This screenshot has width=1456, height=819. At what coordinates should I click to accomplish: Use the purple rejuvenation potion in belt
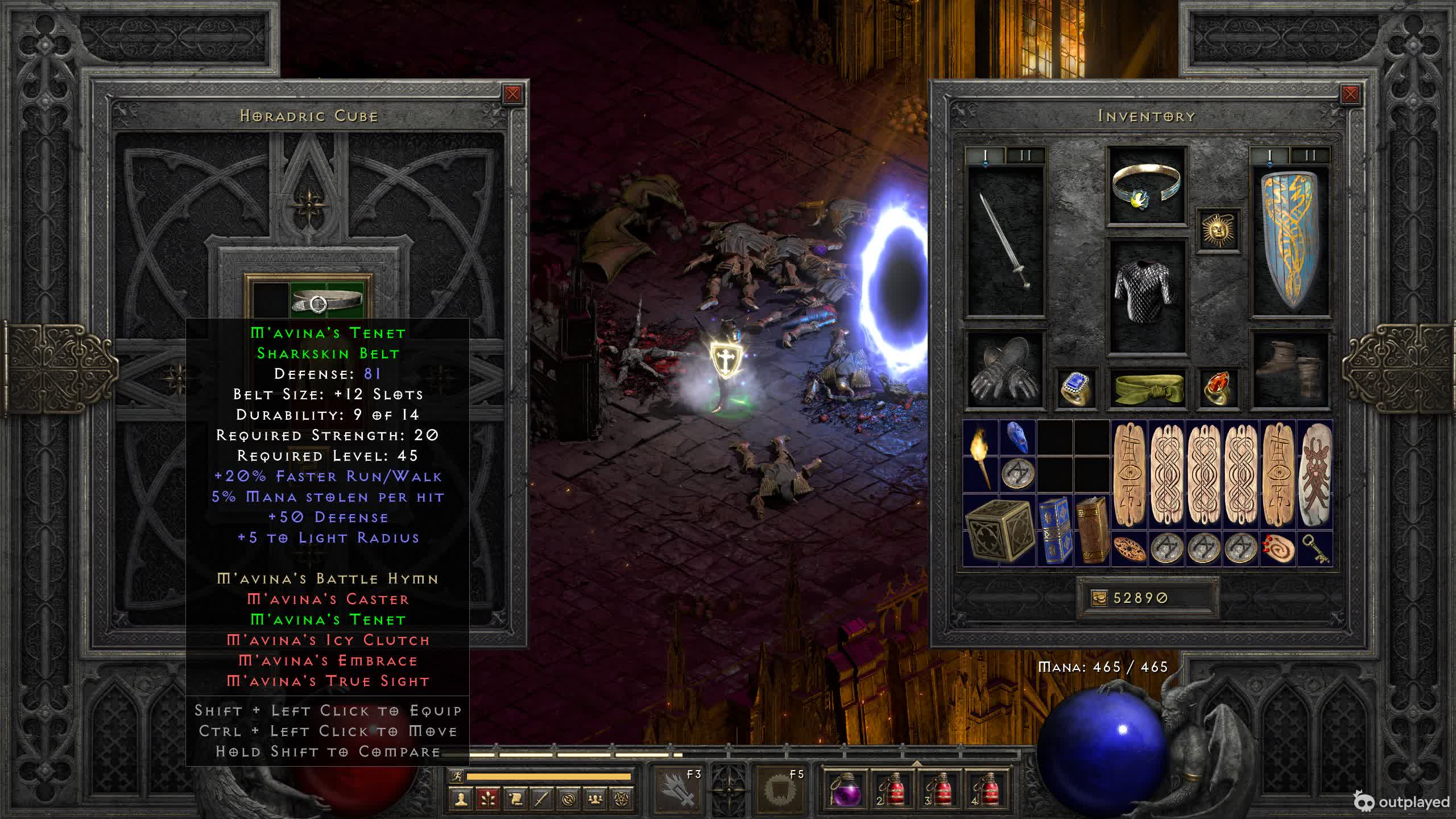coord(845,790)
